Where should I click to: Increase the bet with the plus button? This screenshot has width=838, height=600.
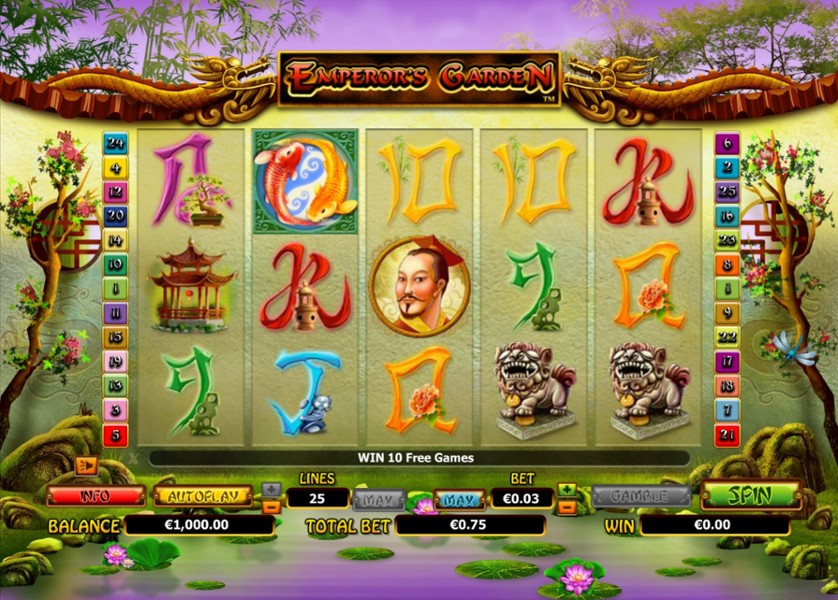[x=568, y=489]
